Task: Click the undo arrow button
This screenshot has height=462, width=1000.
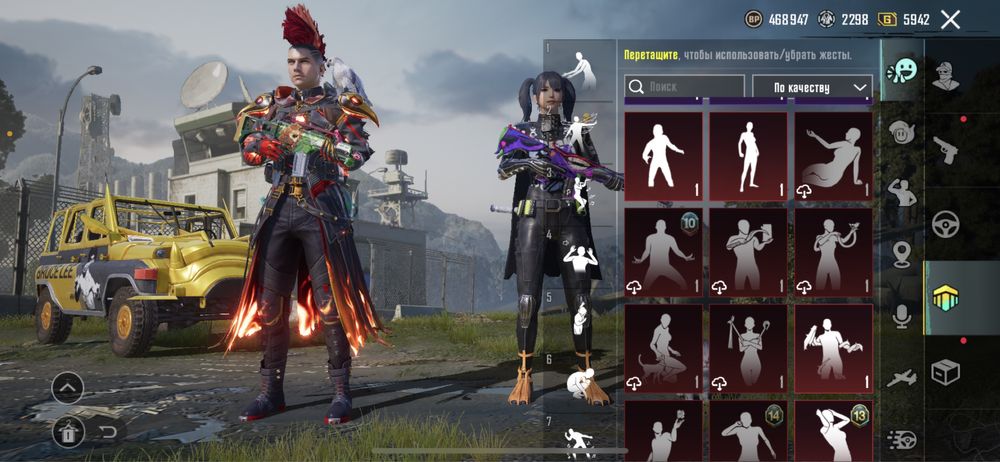Action: pyautogui.click(x=108, y=432)
